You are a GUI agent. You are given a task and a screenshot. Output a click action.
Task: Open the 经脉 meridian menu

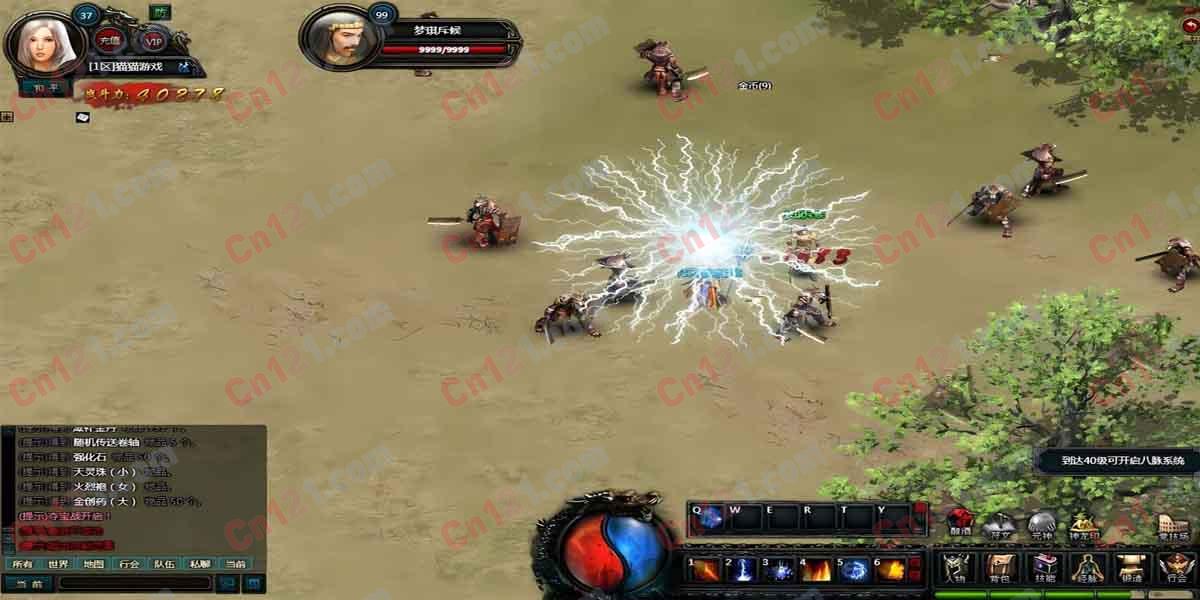[1087, 568]
